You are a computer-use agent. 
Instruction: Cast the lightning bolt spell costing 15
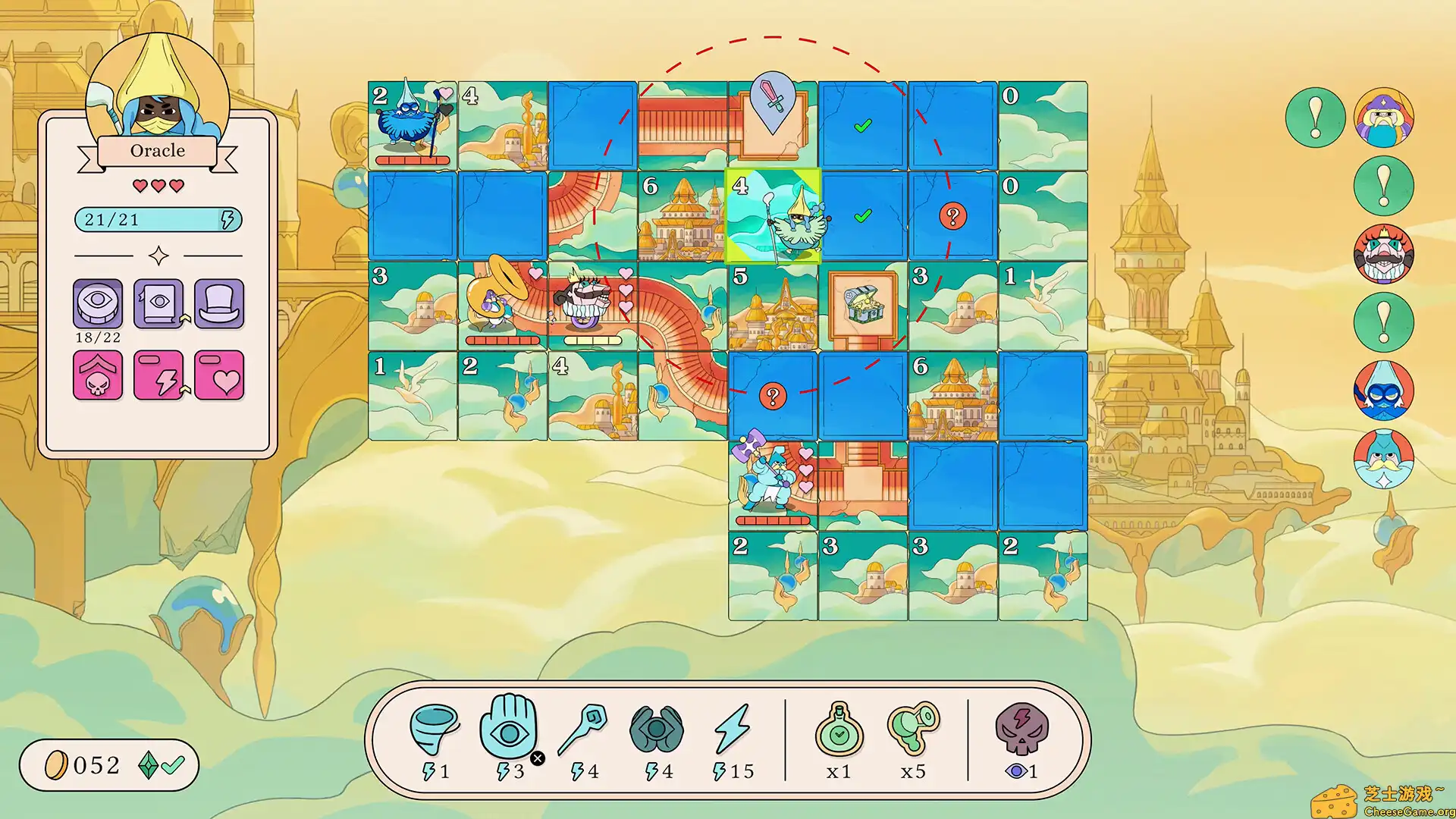coord(732,728)
